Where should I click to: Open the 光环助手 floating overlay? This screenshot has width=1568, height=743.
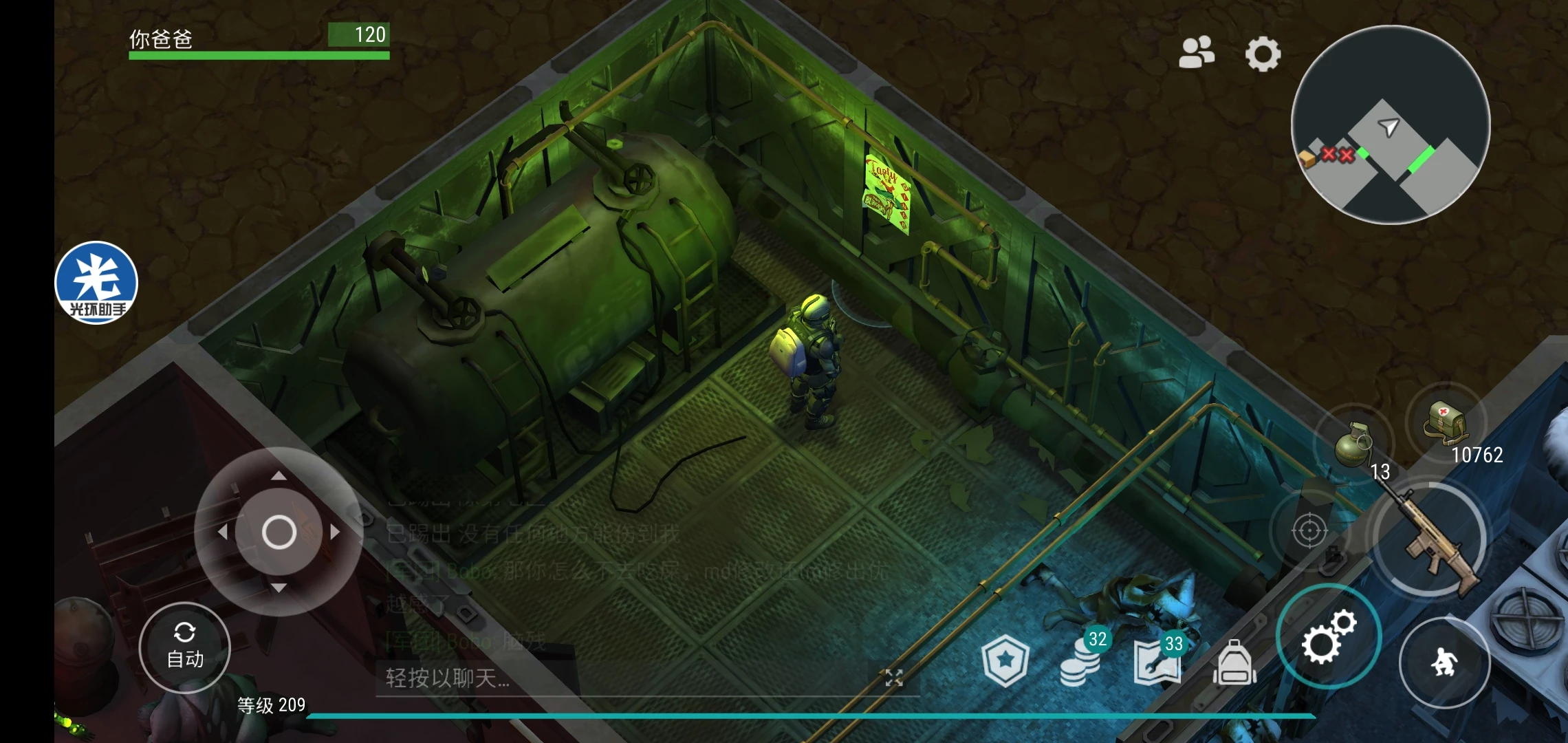point(96,283)
